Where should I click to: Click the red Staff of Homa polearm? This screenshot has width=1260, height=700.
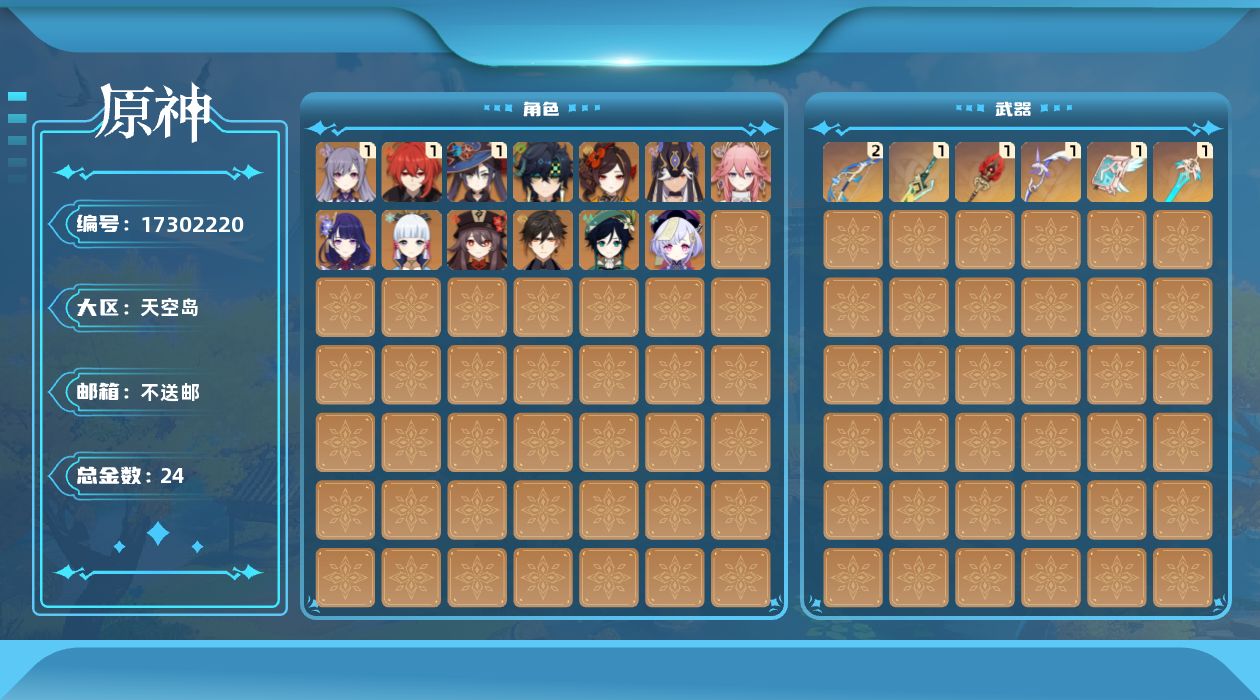(x=985, y=172)
